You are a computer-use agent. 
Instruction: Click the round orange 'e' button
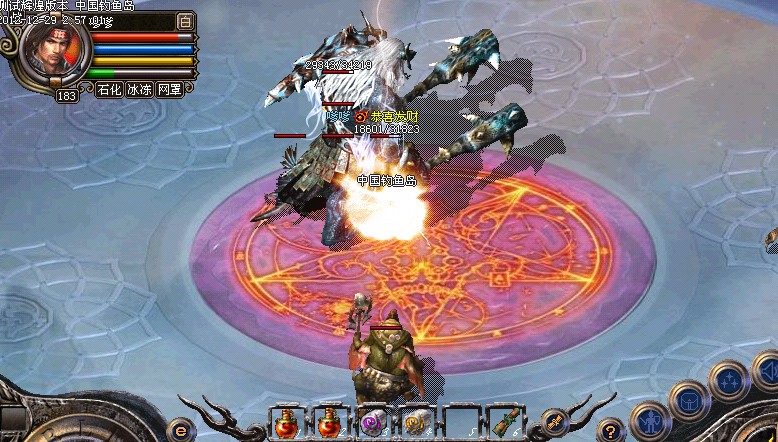coord(182,429)
